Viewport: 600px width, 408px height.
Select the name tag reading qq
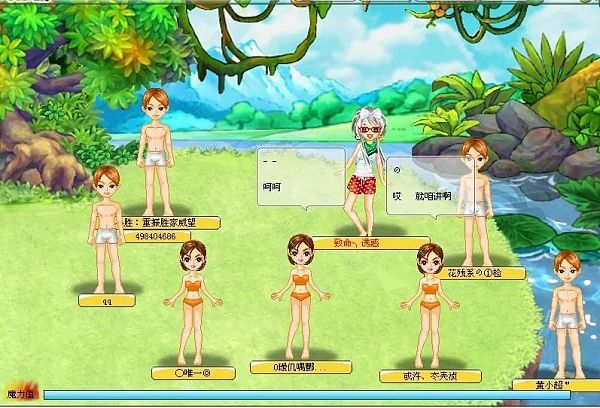click(x=106, y=299)
